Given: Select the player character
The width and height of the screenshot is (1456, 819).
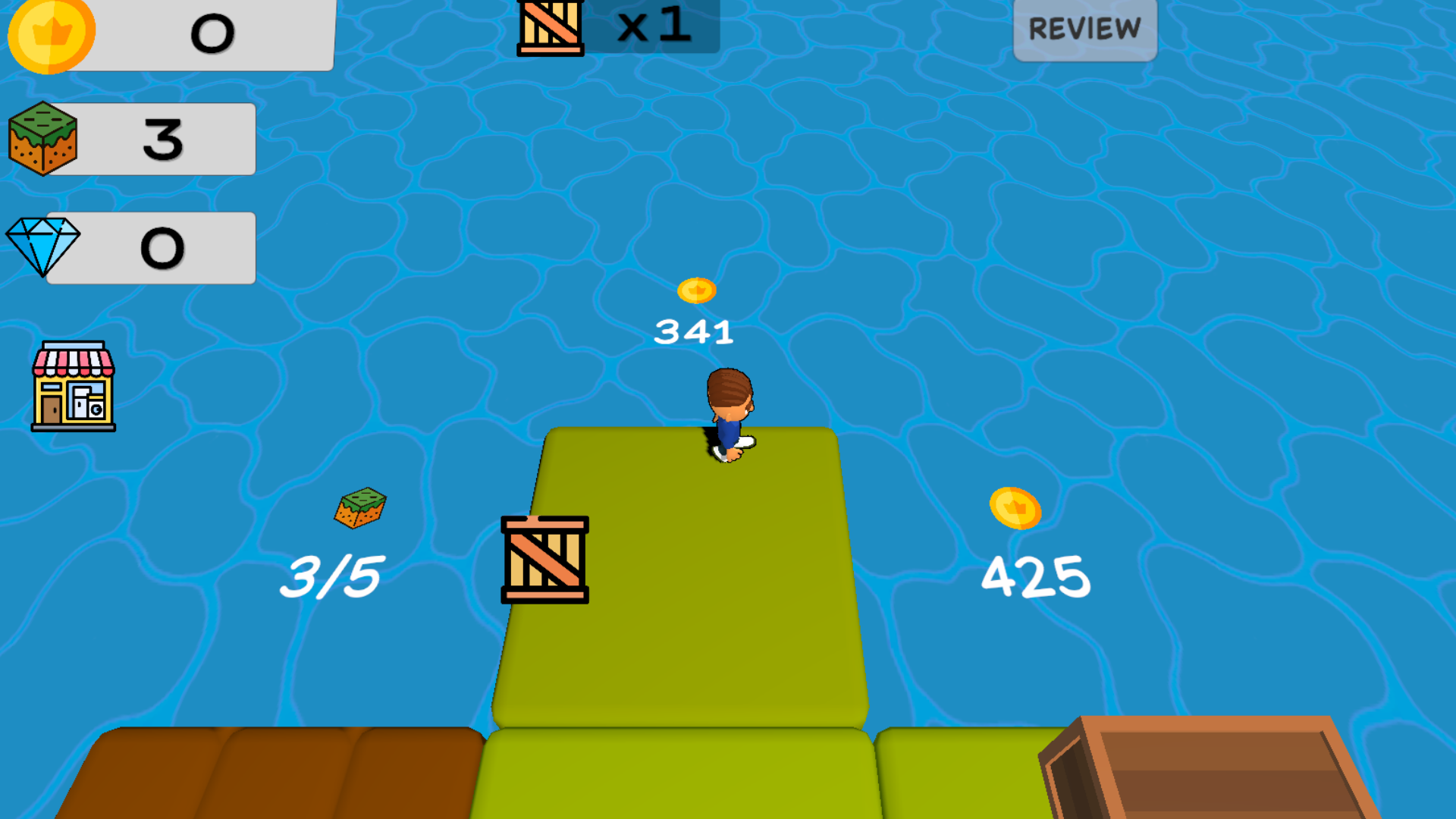Looking at the screenshot, I should click(728, 413).
